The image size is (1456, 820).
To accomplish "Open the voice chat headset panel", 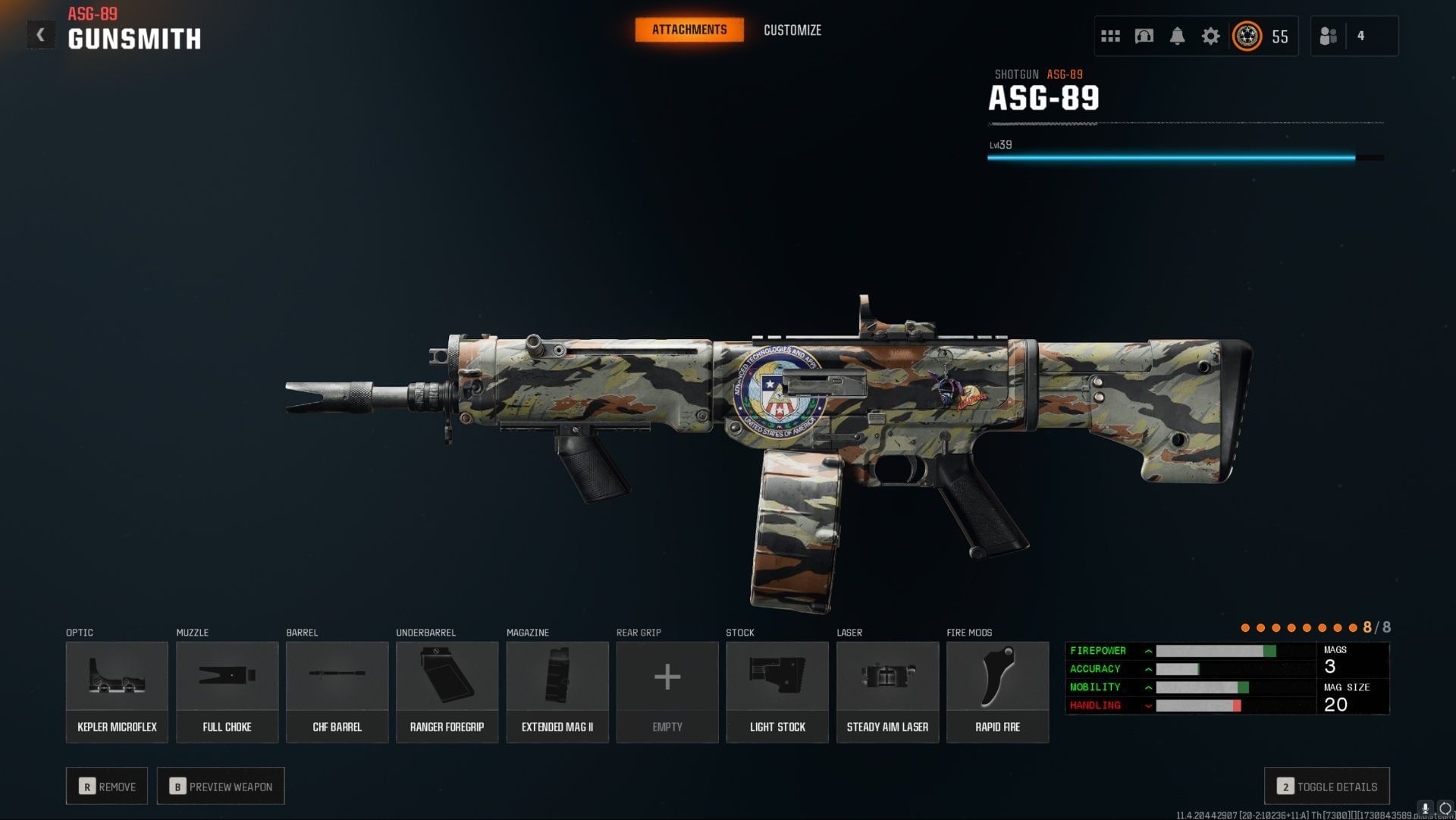I will 1144,36.
